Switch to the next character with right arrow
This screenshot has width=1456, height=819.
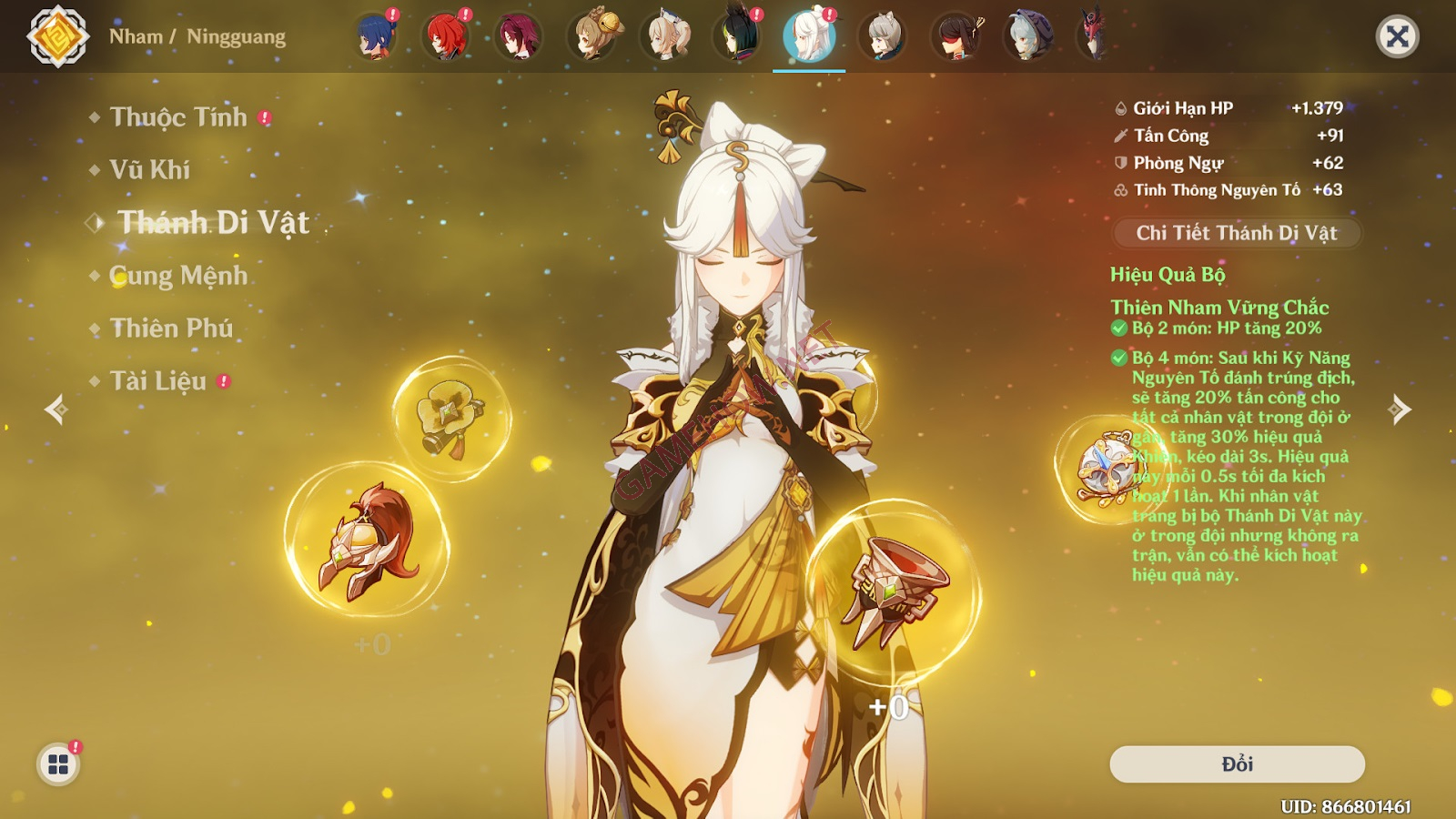click(x=1400, y=409)
